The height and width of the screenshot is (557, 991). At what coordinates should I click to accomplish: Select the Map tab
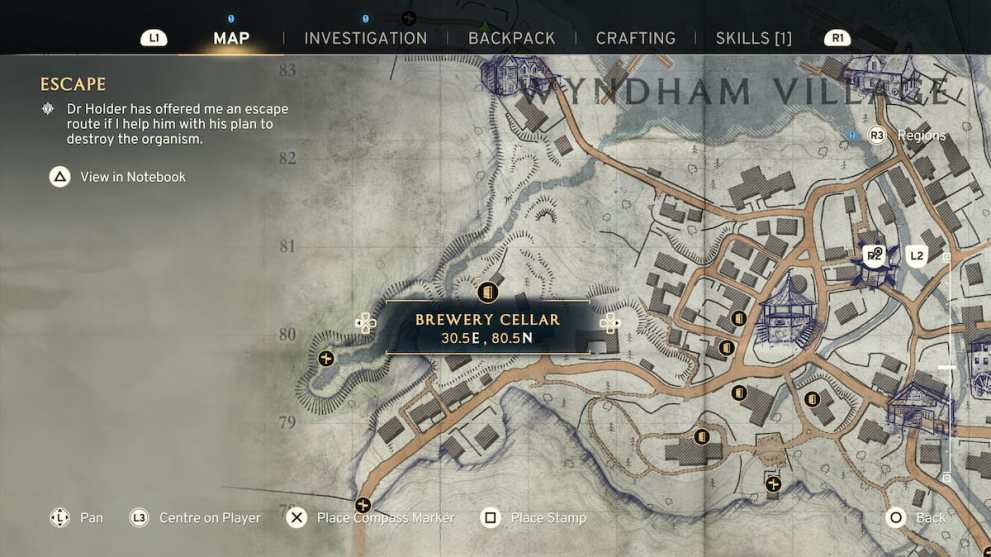pyautogui.click(x=231, y=38)
